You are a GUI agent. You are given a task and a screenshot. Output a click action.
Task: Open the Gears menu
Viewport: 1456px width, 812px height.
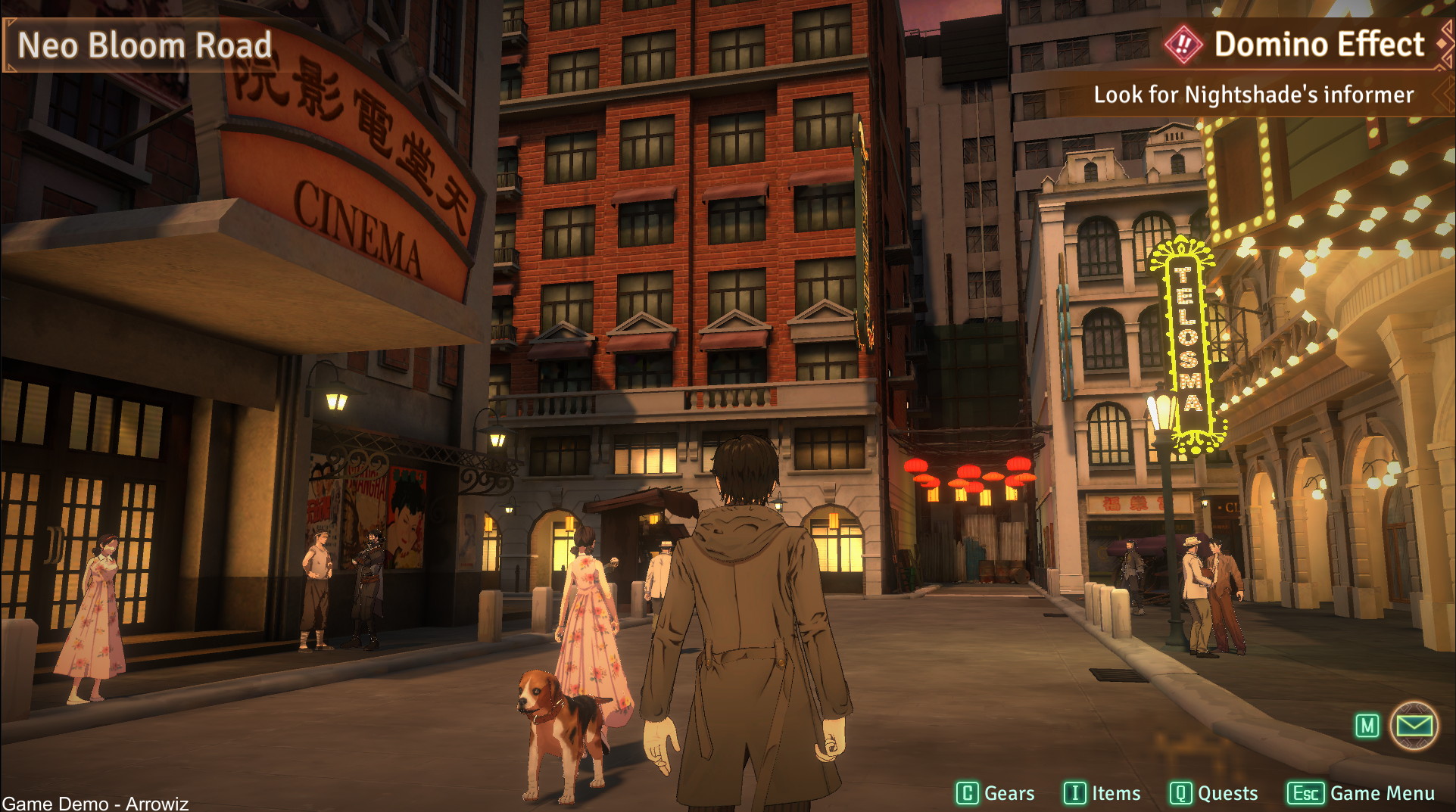(995, 793)
